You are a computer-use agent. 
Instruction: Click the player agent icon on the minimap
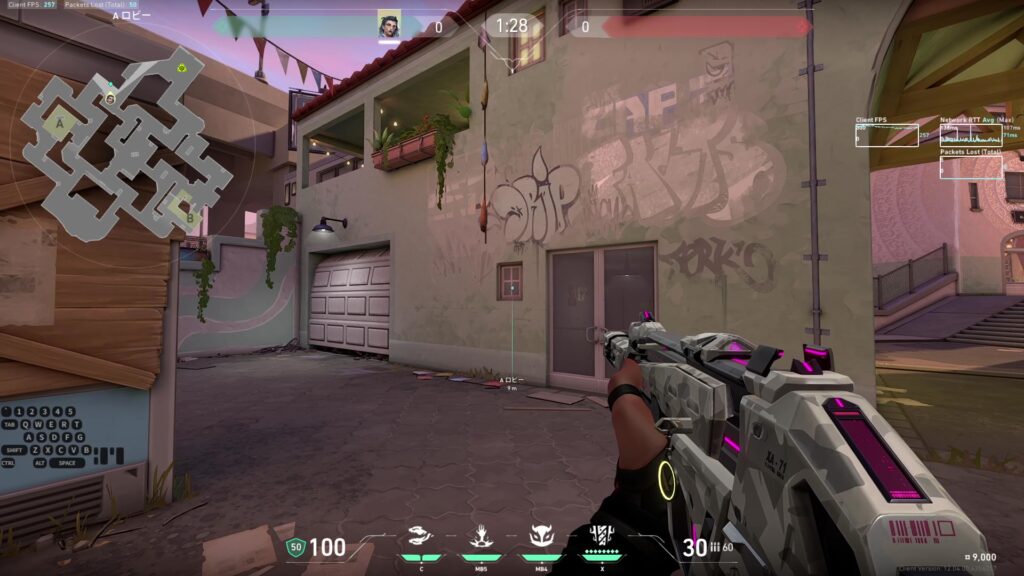110,98
